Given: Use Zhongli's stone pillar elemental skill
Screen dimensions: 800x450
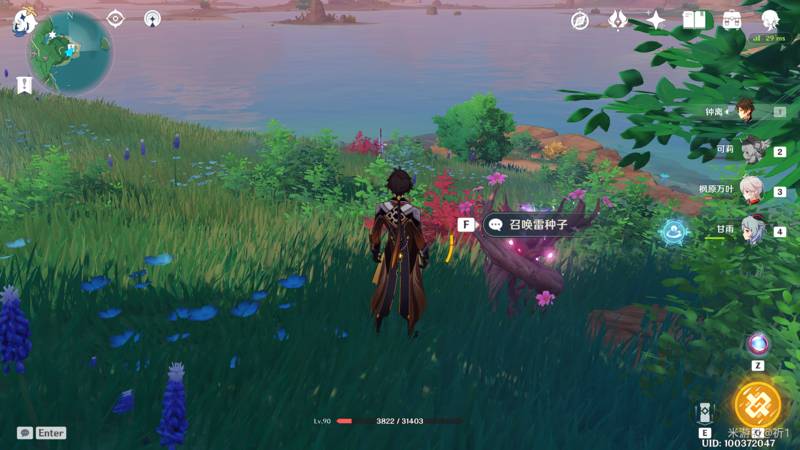Looking at the screenshot, I should pos(704,415).
